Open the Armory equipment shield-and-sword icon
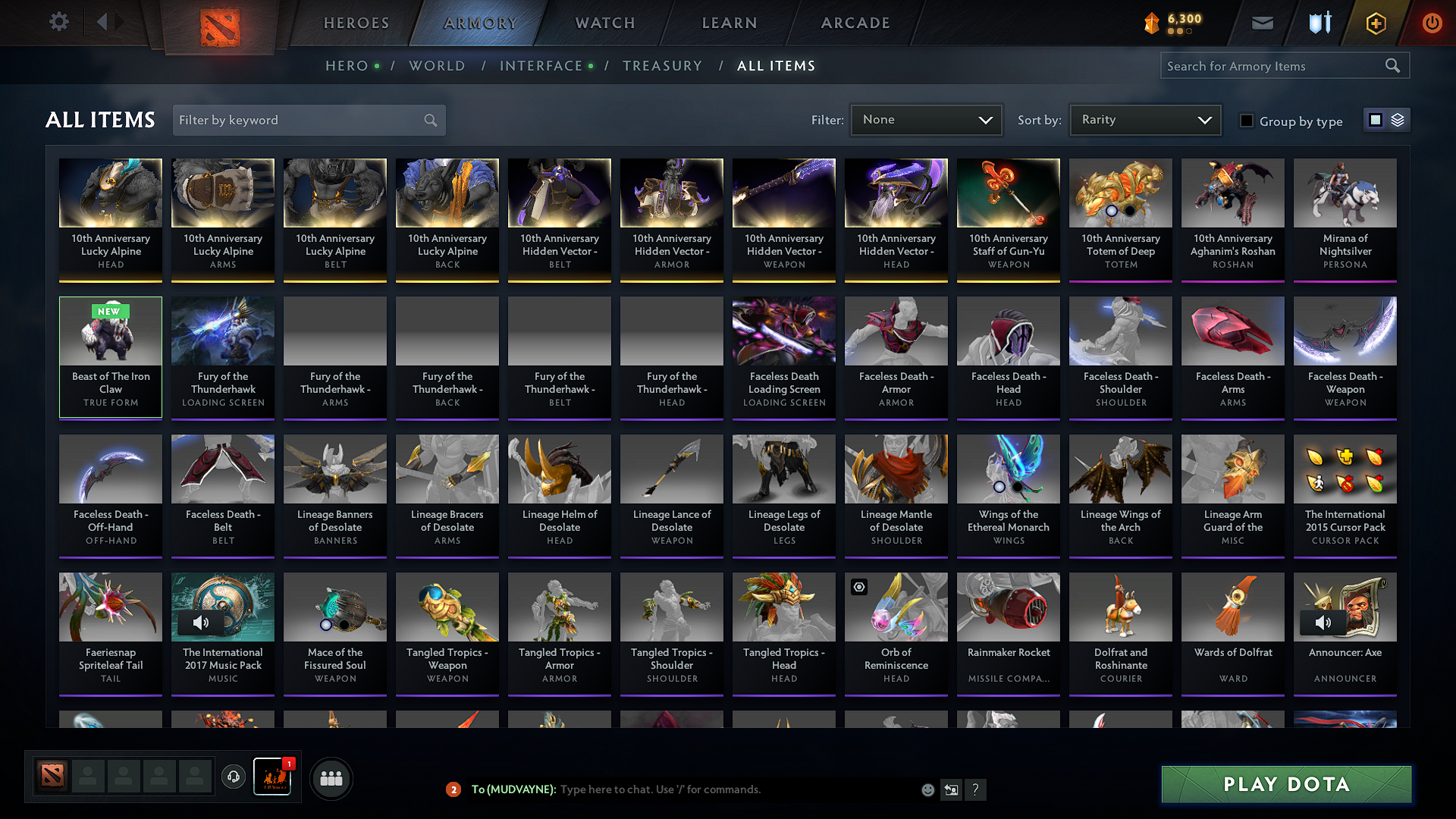The image size is (1456, 819). click(1319, 23)
